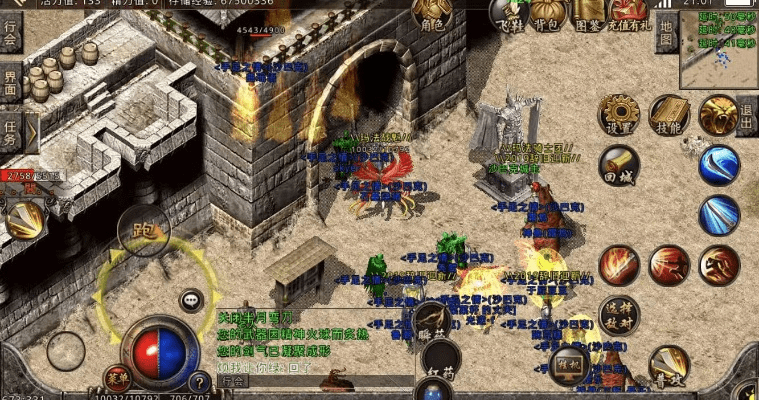Screen dimensions: 759x400
Task: Open the chat speech bubble icon
Action: (192, 300)
